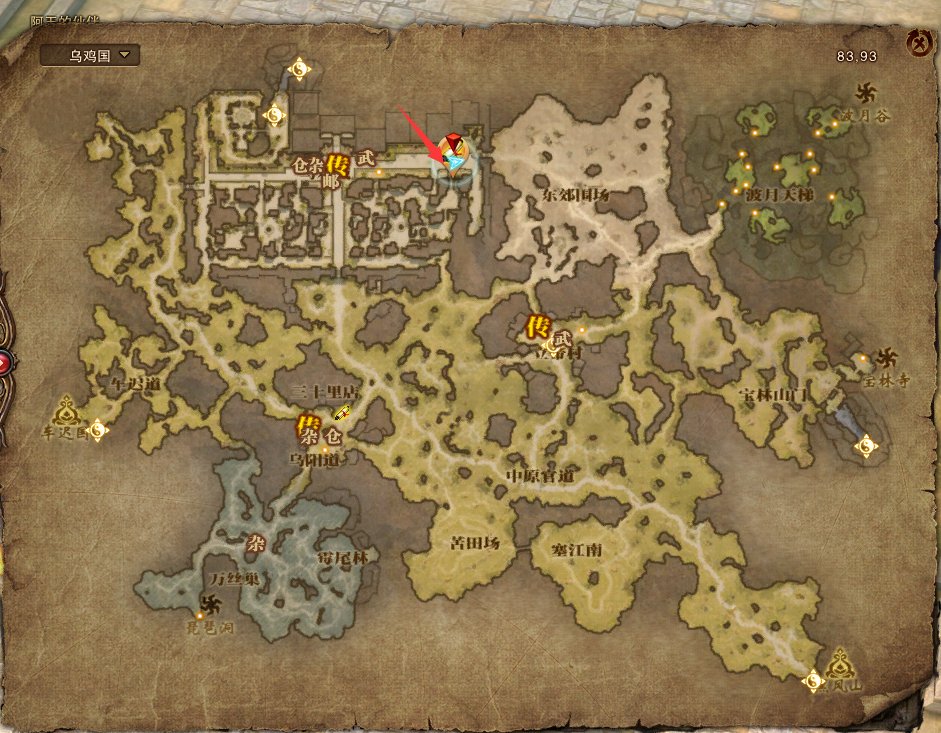
Task: Click the quest scroll marker near 三十里店
Action: [x=342, y=412]
